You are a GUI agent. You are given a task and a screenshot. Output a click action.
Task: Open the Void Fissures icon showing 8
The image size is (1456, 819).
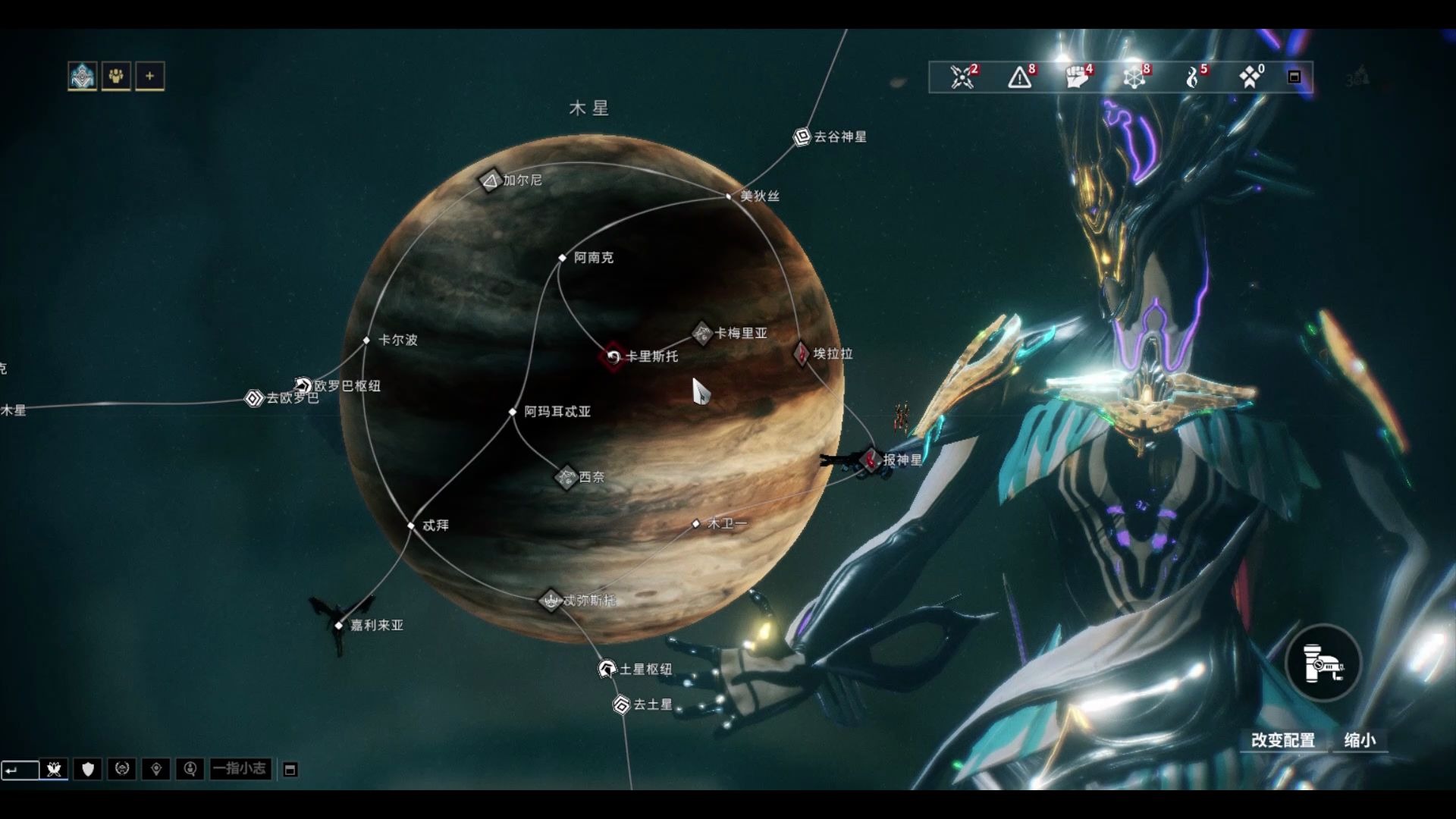coord(1134,77)
